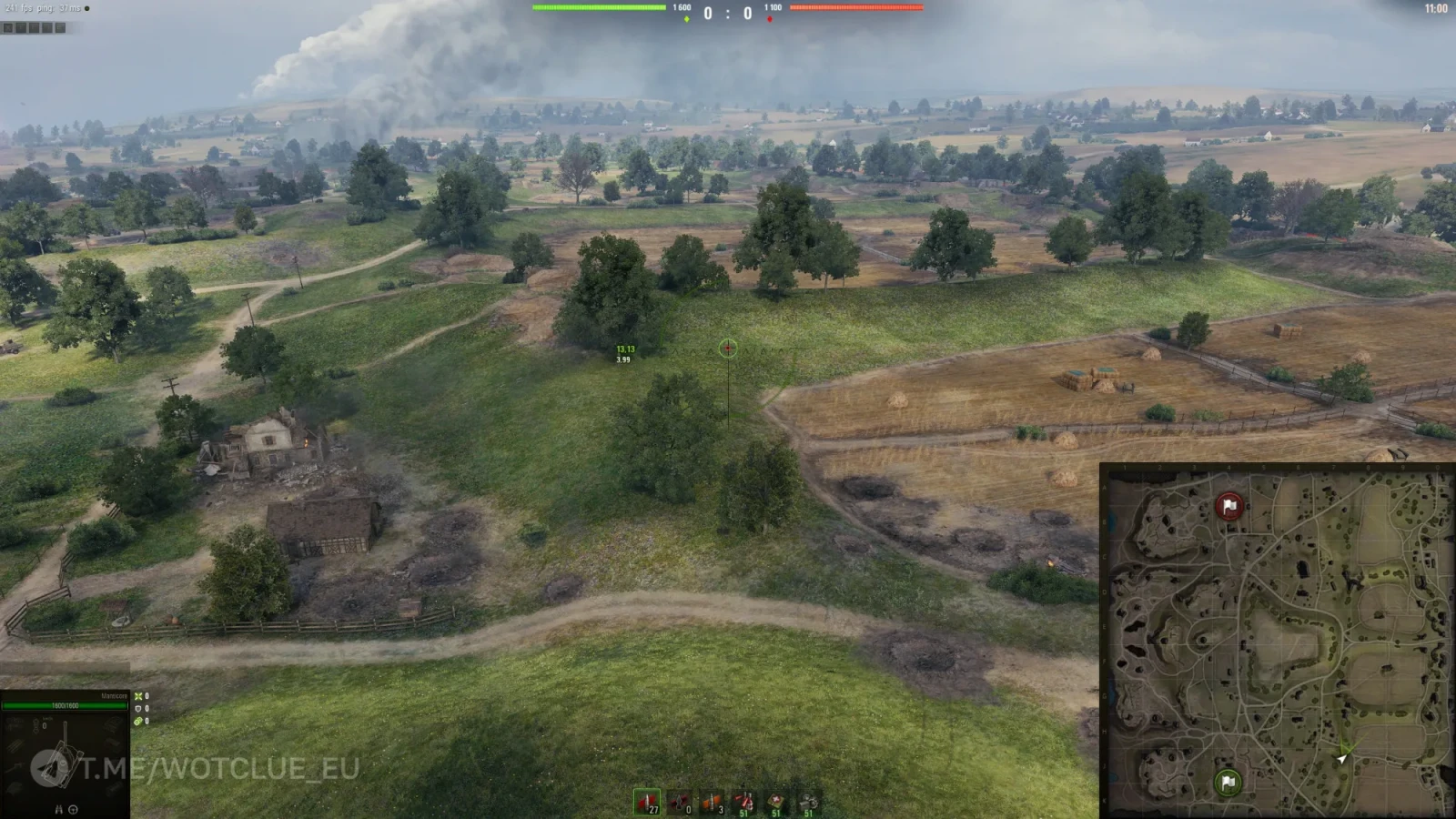Viewport: 1456px width, 819px height.
Task: Click the red enemy base flag on the minimap
Action: click(x=1229, y=506)
